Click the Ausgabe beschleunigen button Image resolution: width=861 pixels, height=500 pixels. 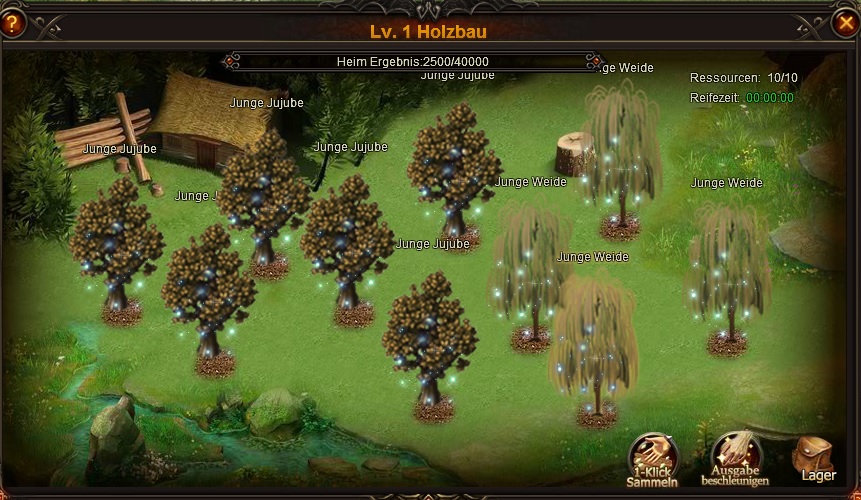735,458
